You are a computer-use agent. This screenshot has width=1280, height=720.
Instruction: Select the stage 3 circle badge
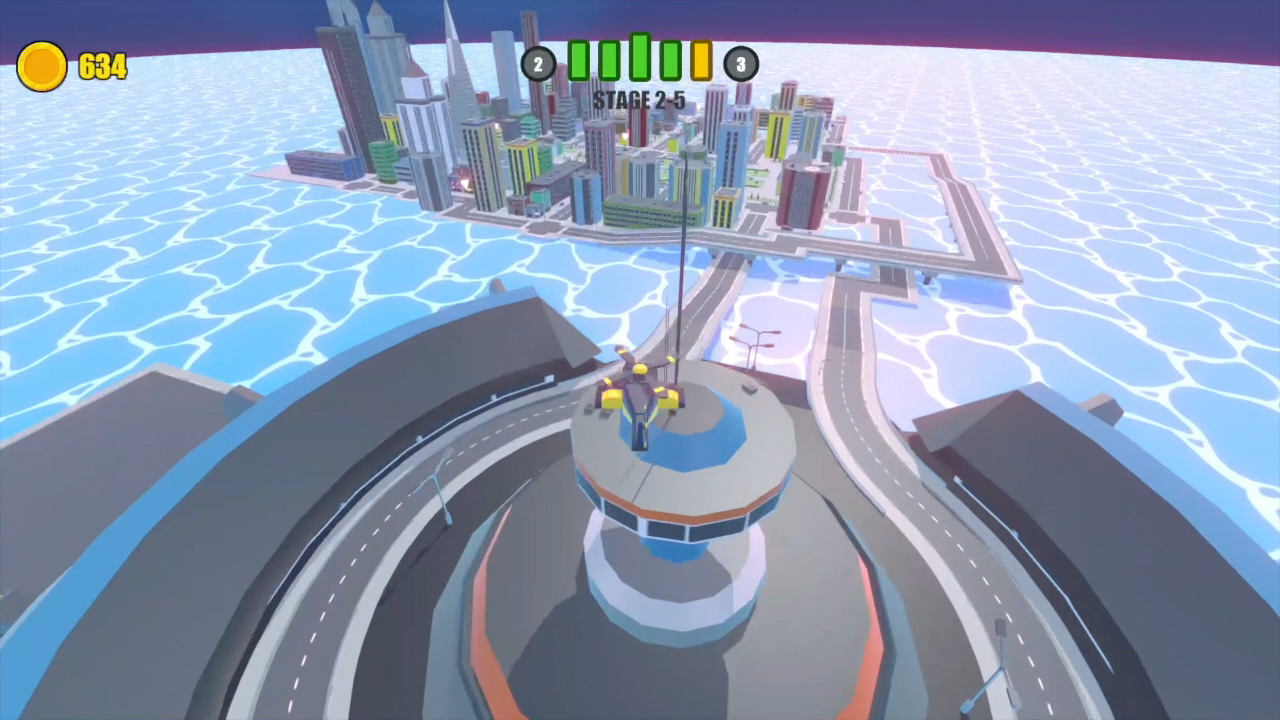741,64
